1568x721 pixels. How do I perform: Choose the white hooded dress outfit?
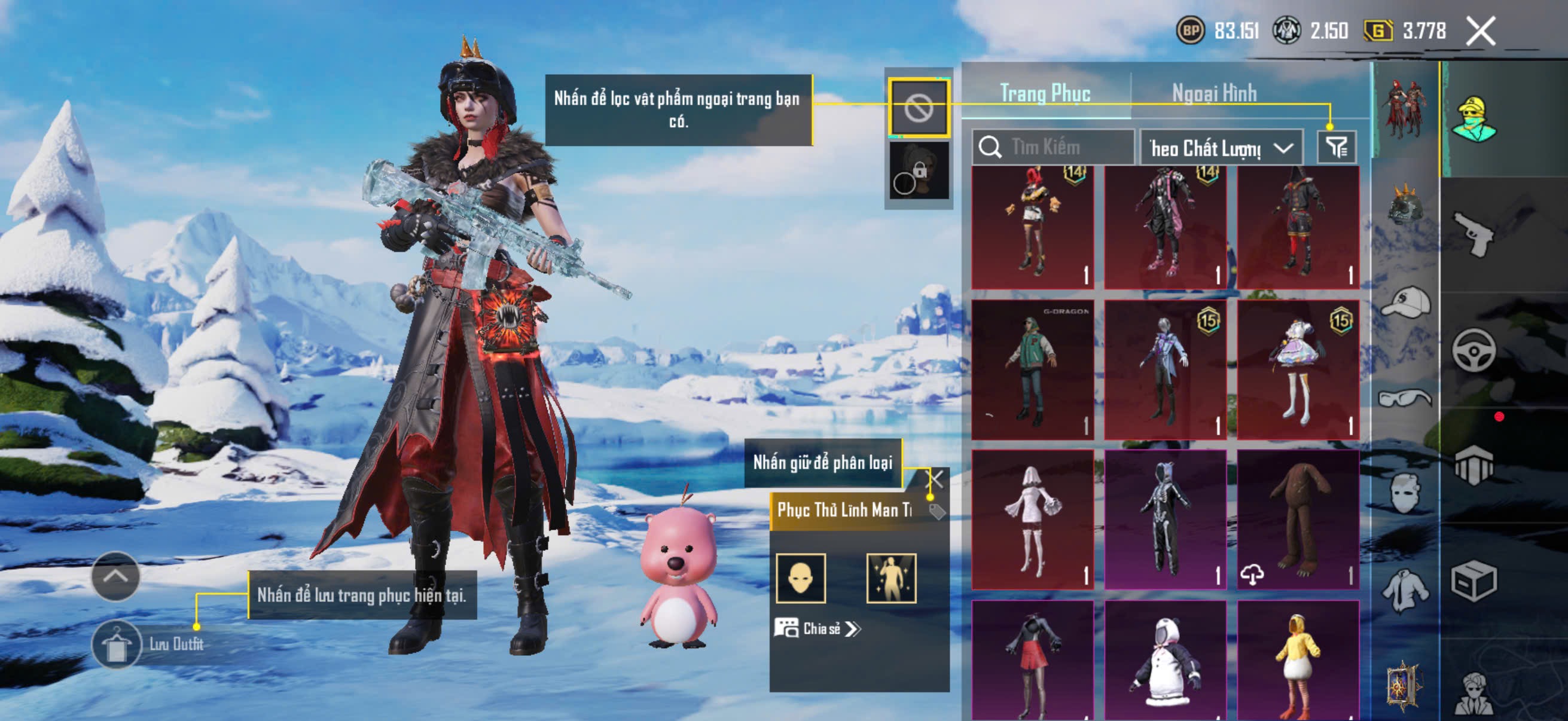[x=1032, y=520]
